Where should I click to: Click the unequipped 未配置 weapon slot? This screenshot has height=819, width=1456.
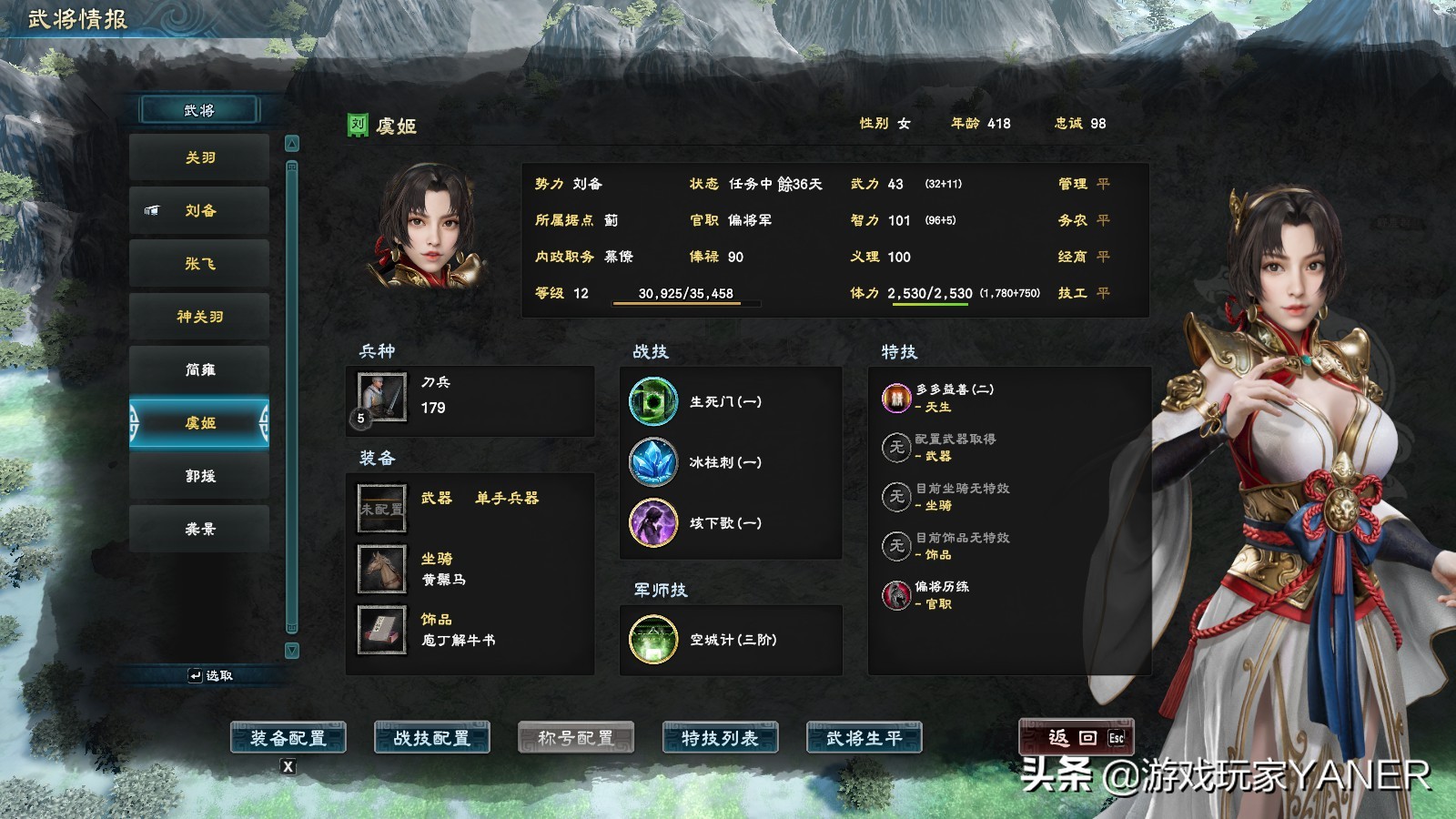click(381, 507)
